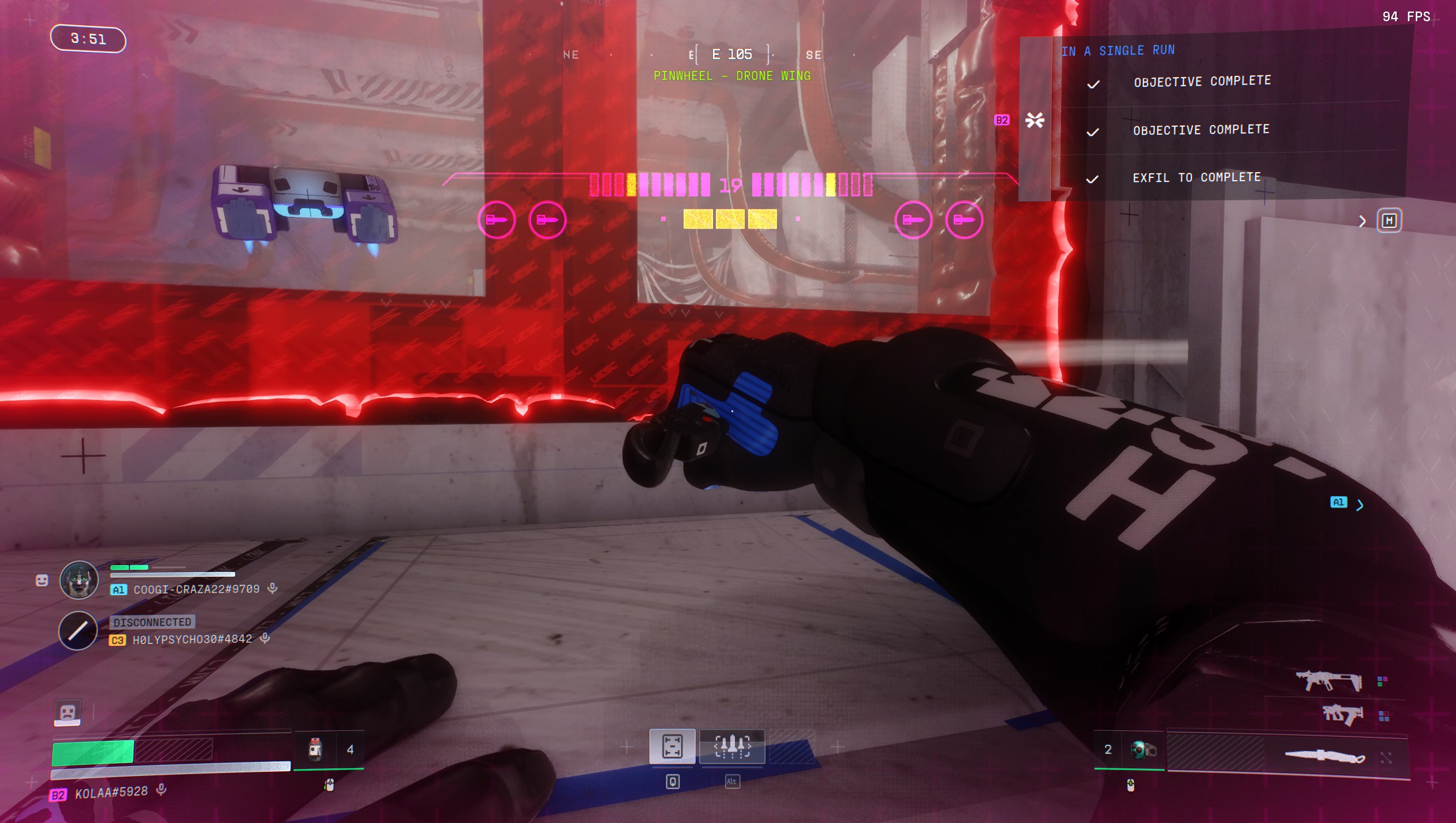1456x823 pixels.
Task: Click the EXFIL TO COMPLETE objective
Action: pos(1196,178)
